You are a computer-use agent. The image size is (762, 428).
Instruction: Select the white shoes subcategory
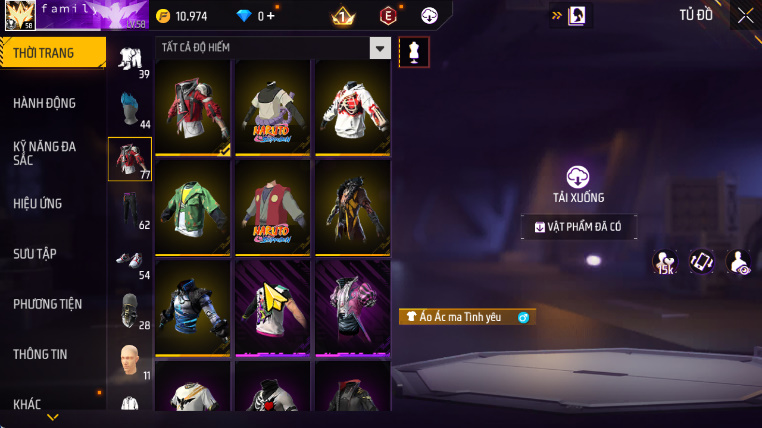tap(129, 260)
